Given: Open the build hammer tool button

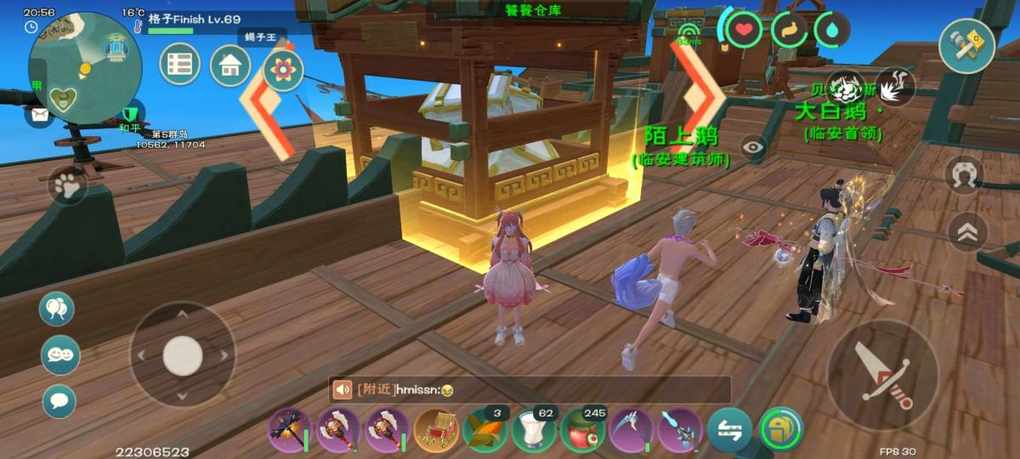Looking at the screenshot, I should 966,45.
